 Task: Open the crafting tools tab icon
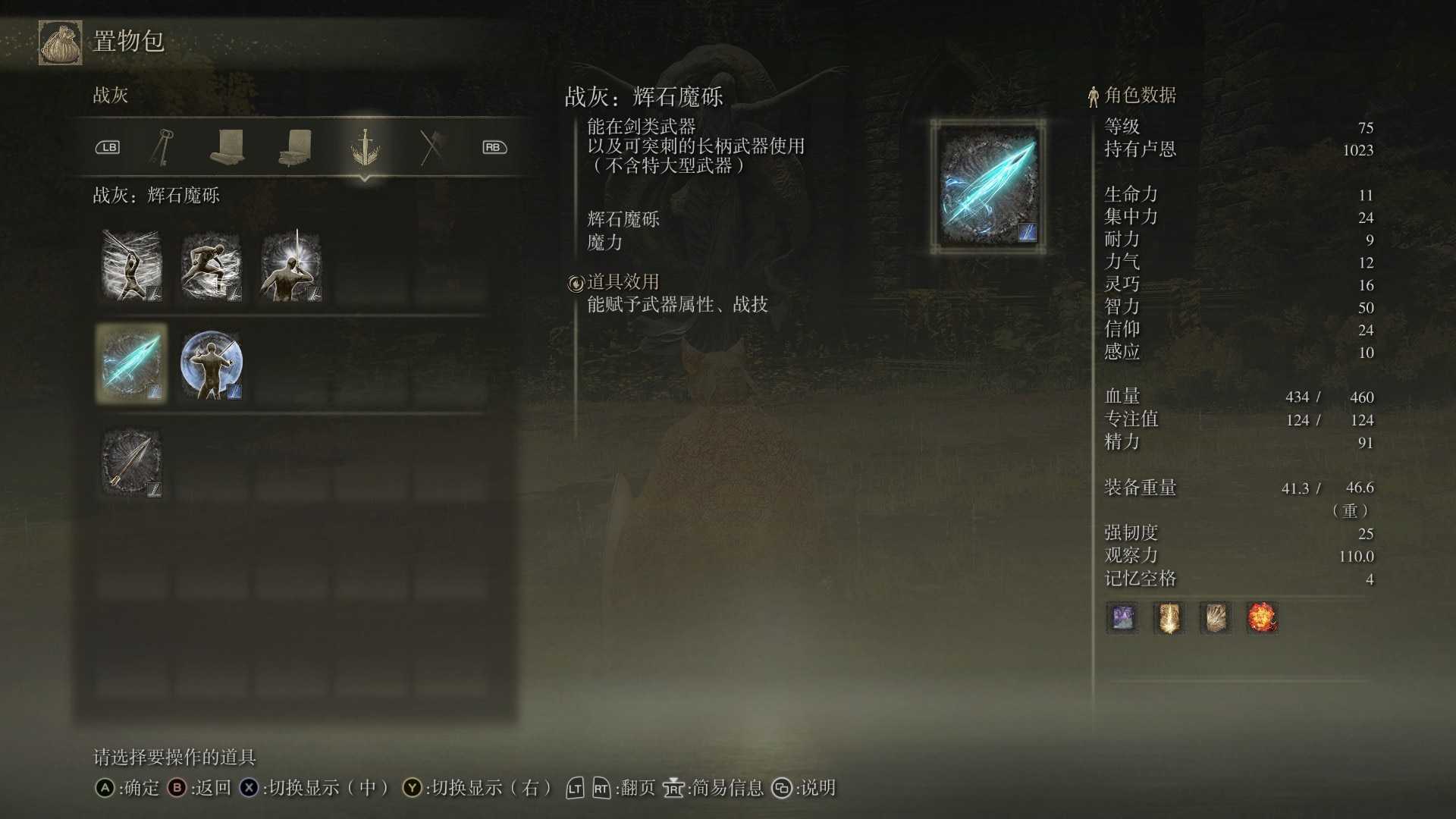432,146
